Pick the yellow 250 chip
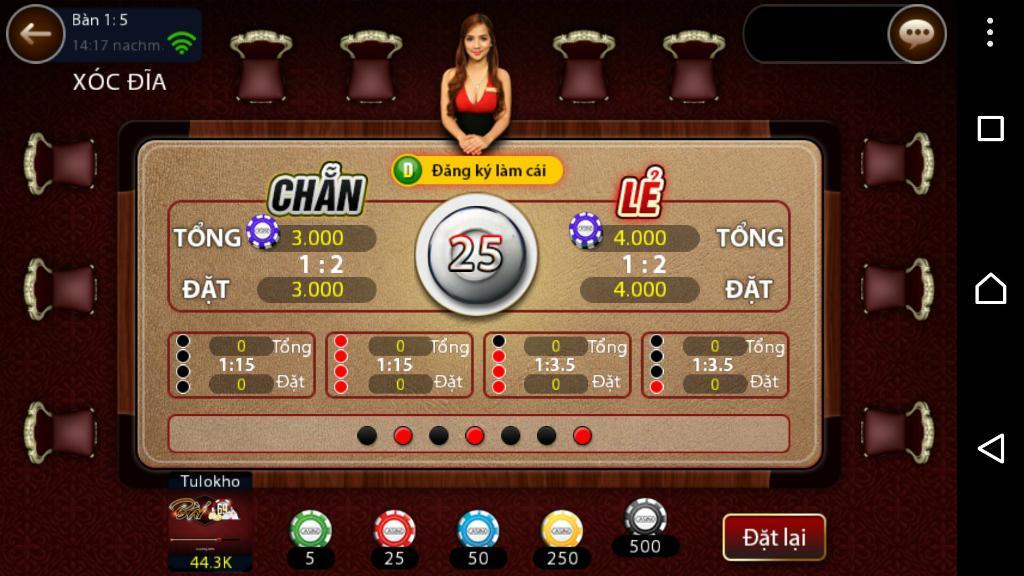This screenshot has height=576, width=1024. [562, 530]
